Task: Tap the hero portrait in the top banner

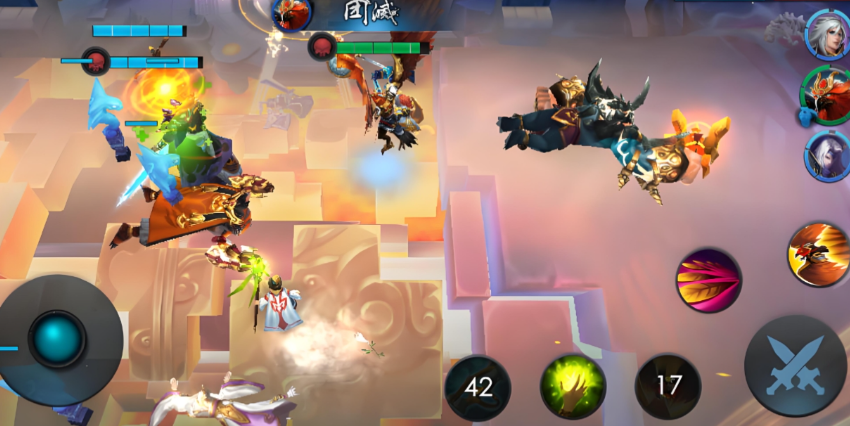Action: pos(292,14)
